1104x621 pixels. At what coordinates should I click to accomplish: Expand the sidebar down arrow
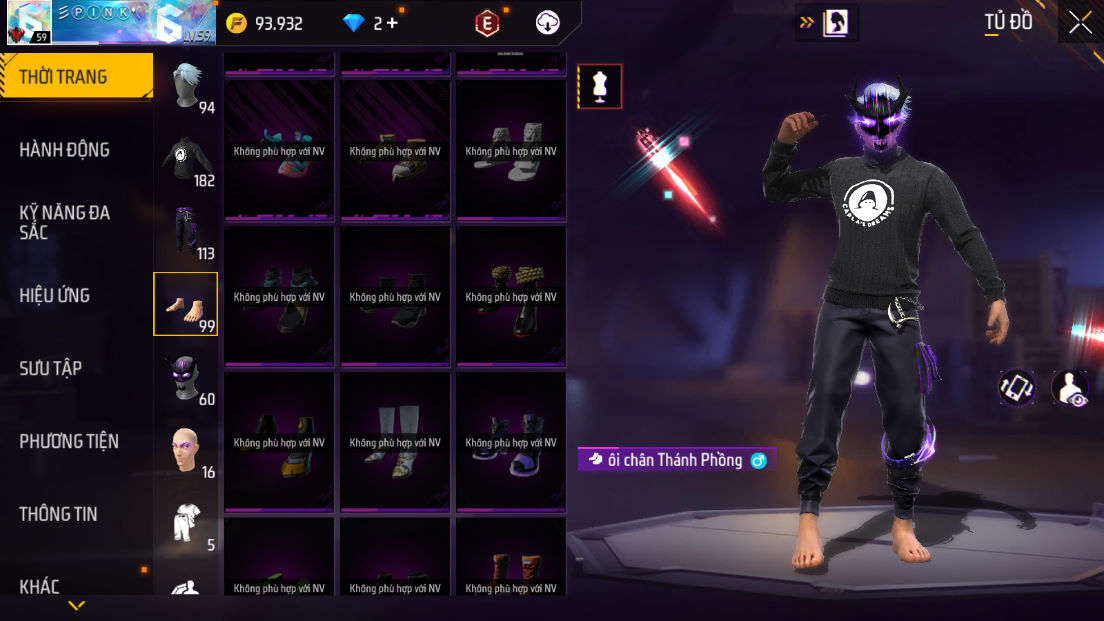pyautogui.click(x=76, y=605)
